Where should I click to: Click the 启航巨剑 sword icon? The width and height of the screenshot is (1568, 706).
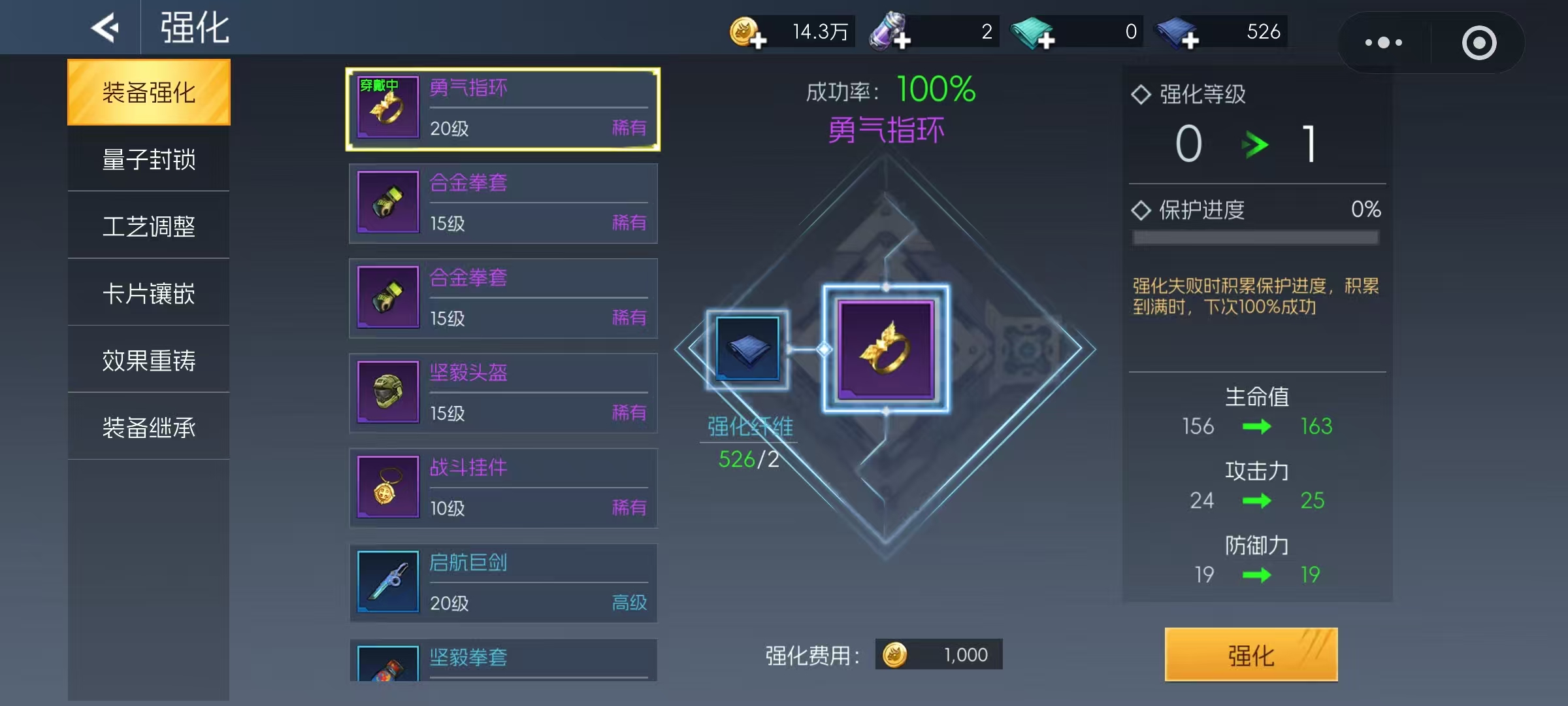point(388,582)
